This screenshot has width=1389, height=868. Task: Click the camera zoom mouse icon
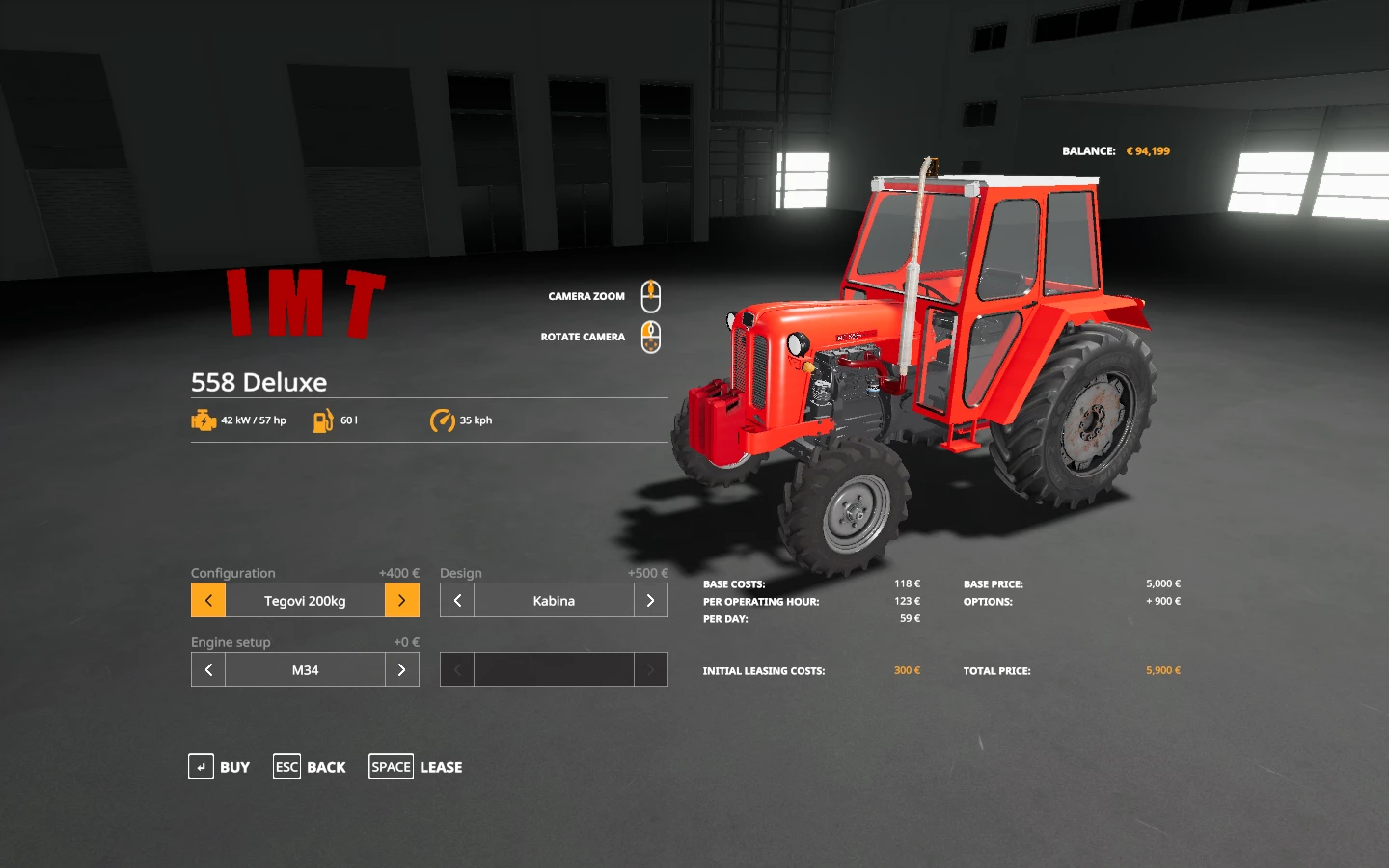650,295
